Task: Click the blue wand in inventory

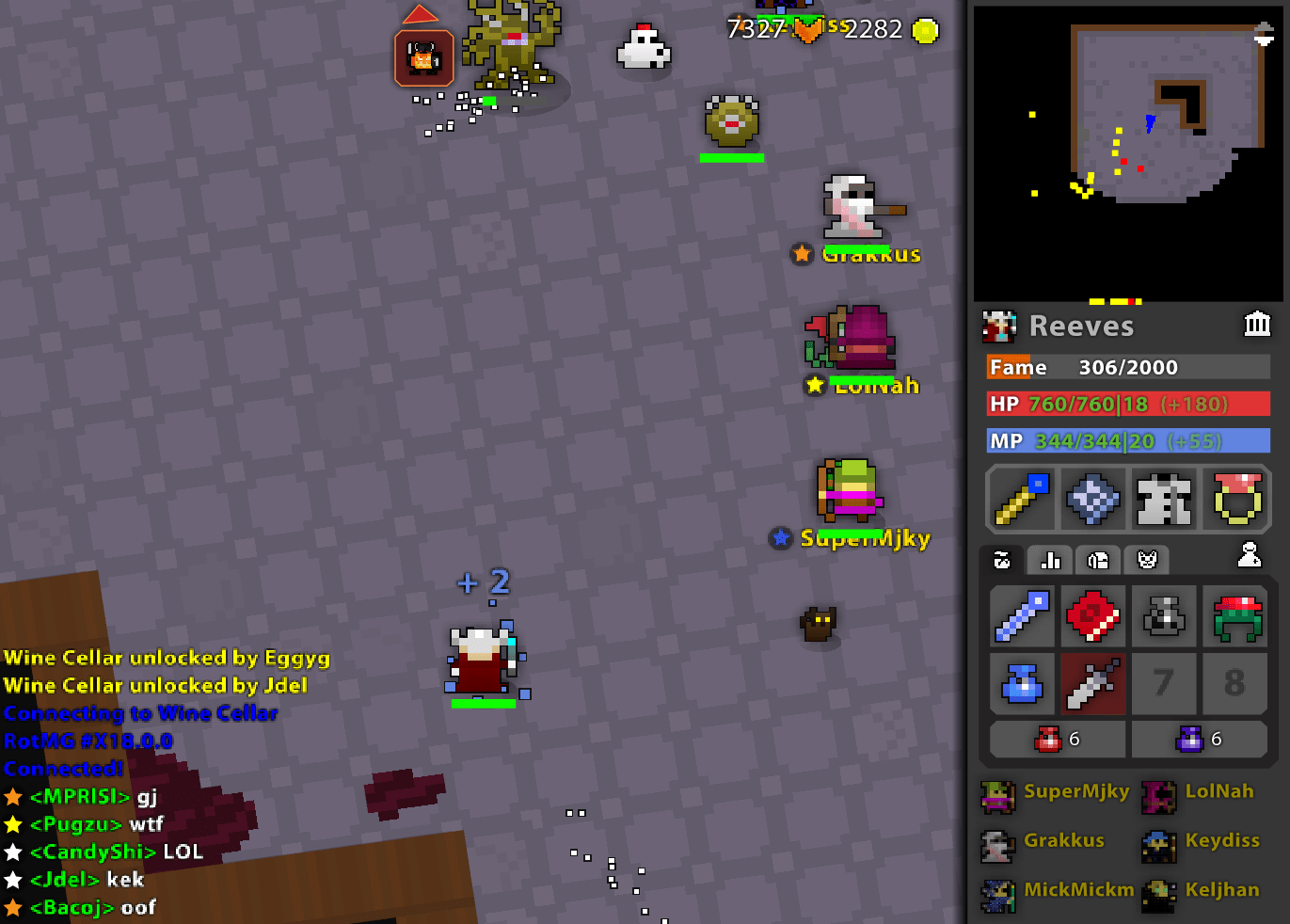Action: point(1022,616)
